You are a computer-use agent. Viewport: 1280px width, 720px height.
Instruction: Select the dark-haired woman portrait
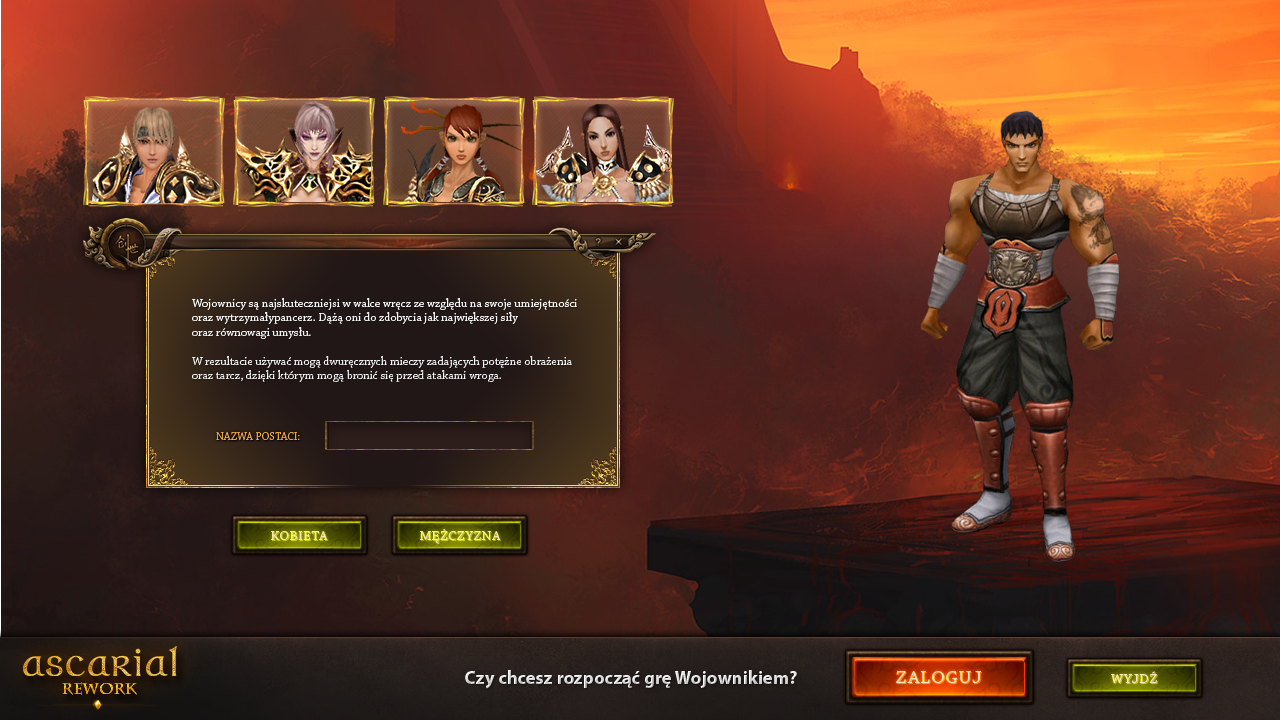tap(603, 152)
